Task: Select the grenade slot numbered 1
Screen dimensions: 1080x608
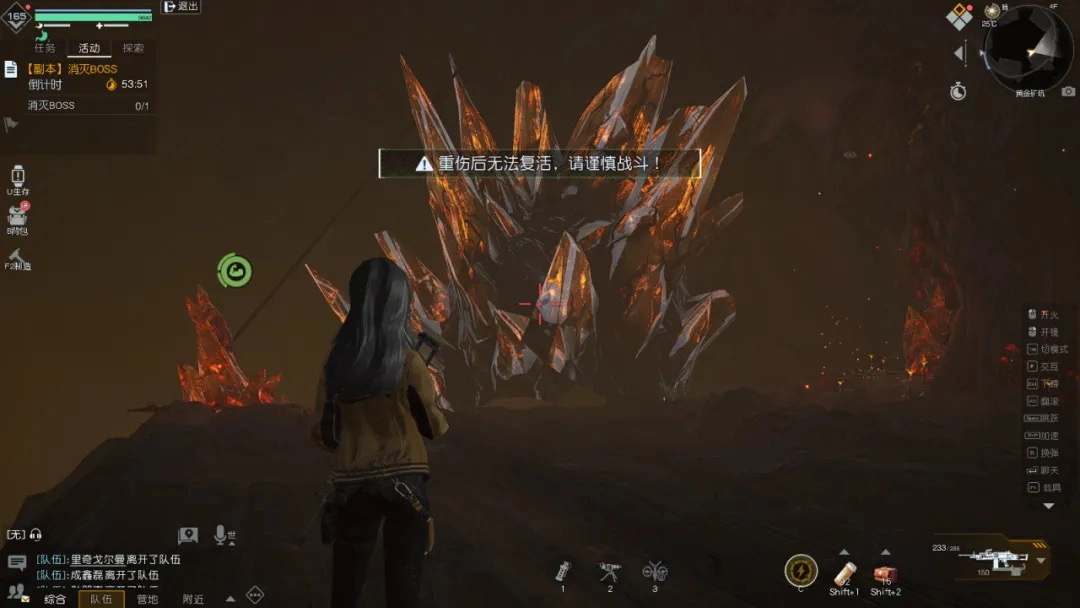Action: (563, 572)
